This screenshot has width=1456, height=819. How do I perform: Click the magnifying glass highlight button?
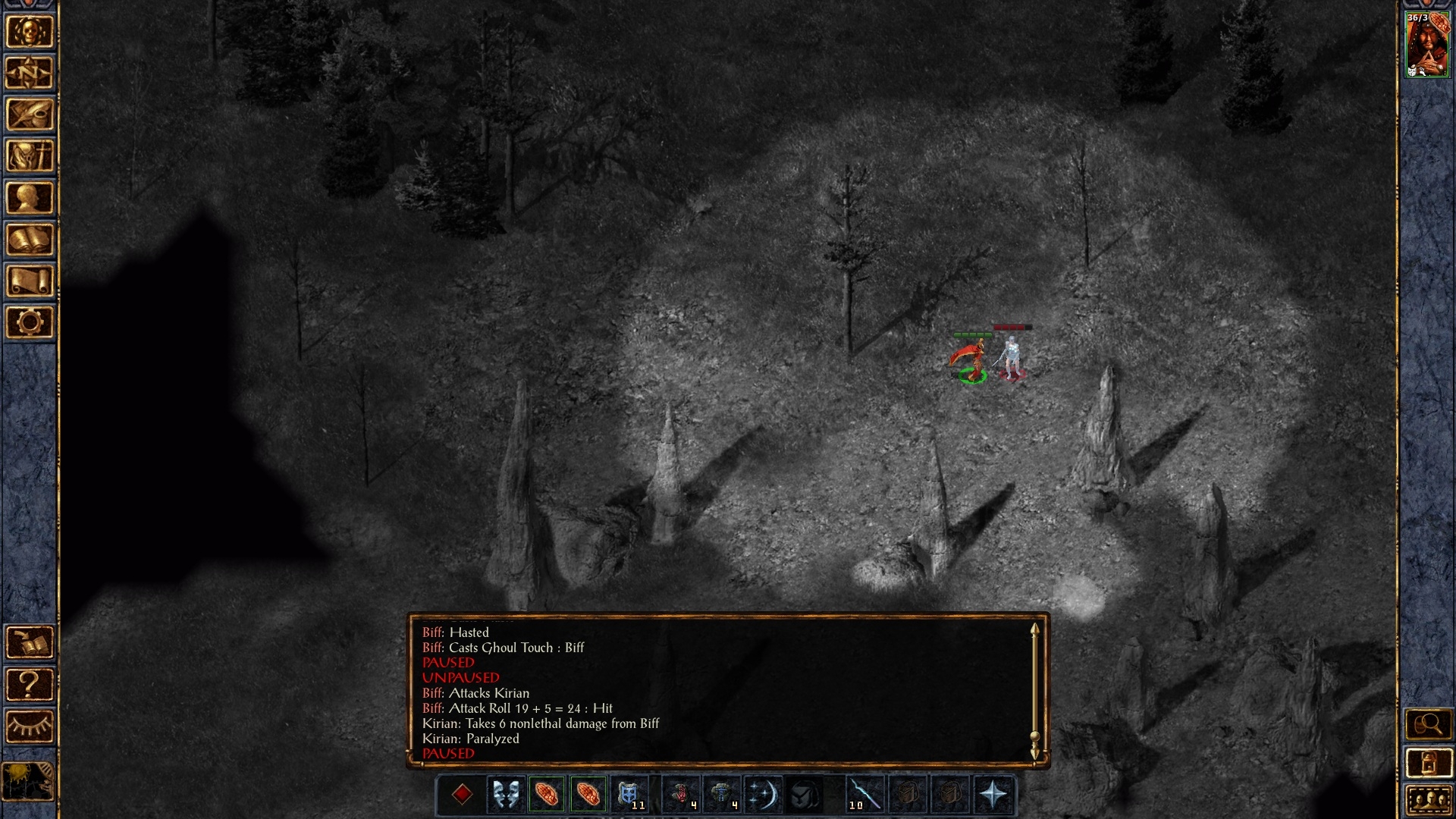[x=1428, y=725]
